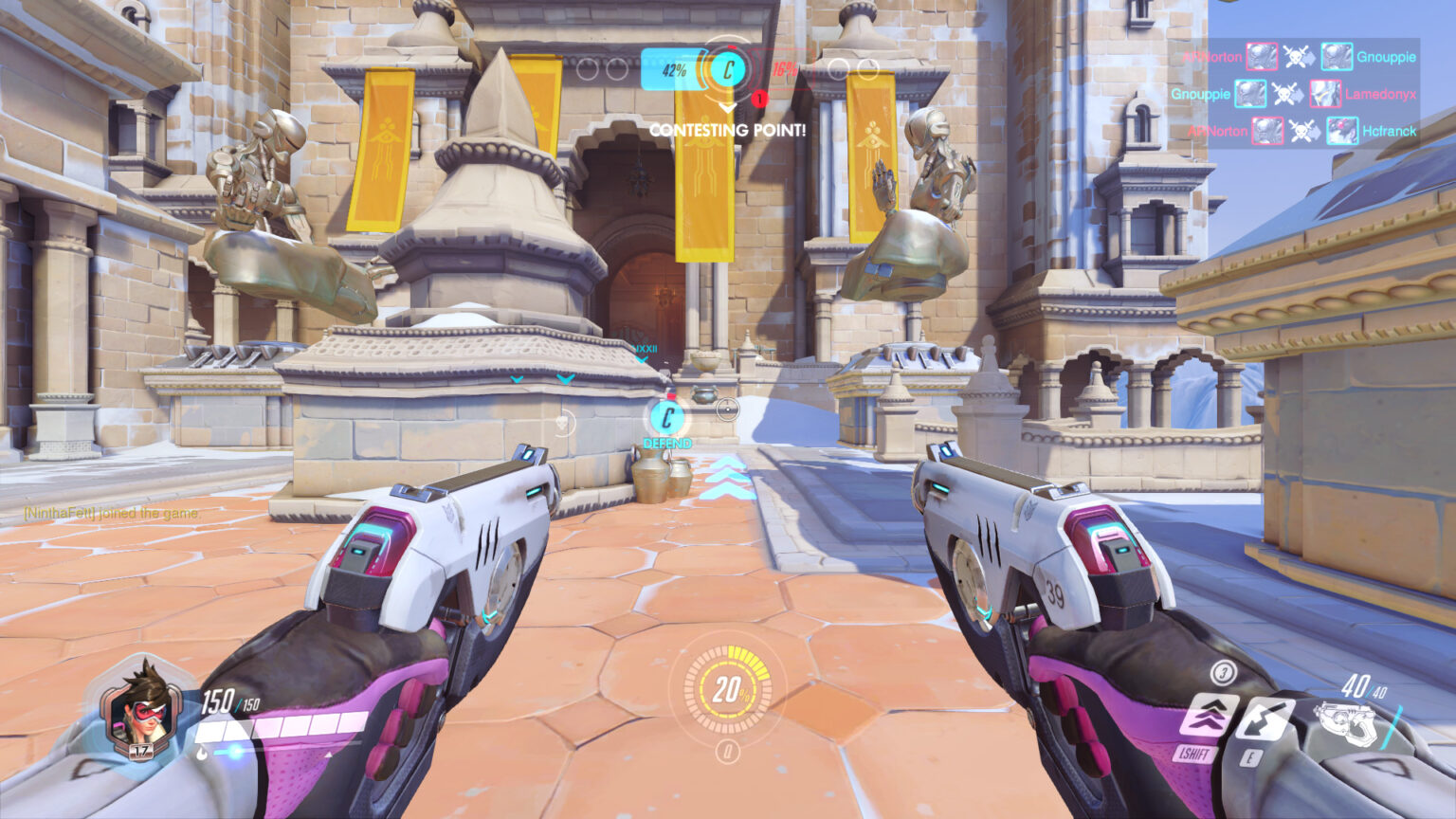Click the ultimate charge meter showing 20%
Screen dimensions: 1456x819
point(728,693)
